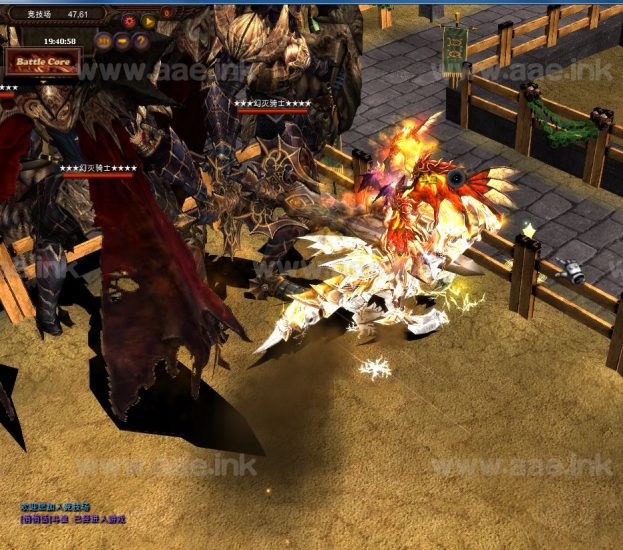
Task: Click the round minus icon button
Action: click(123, 41)
